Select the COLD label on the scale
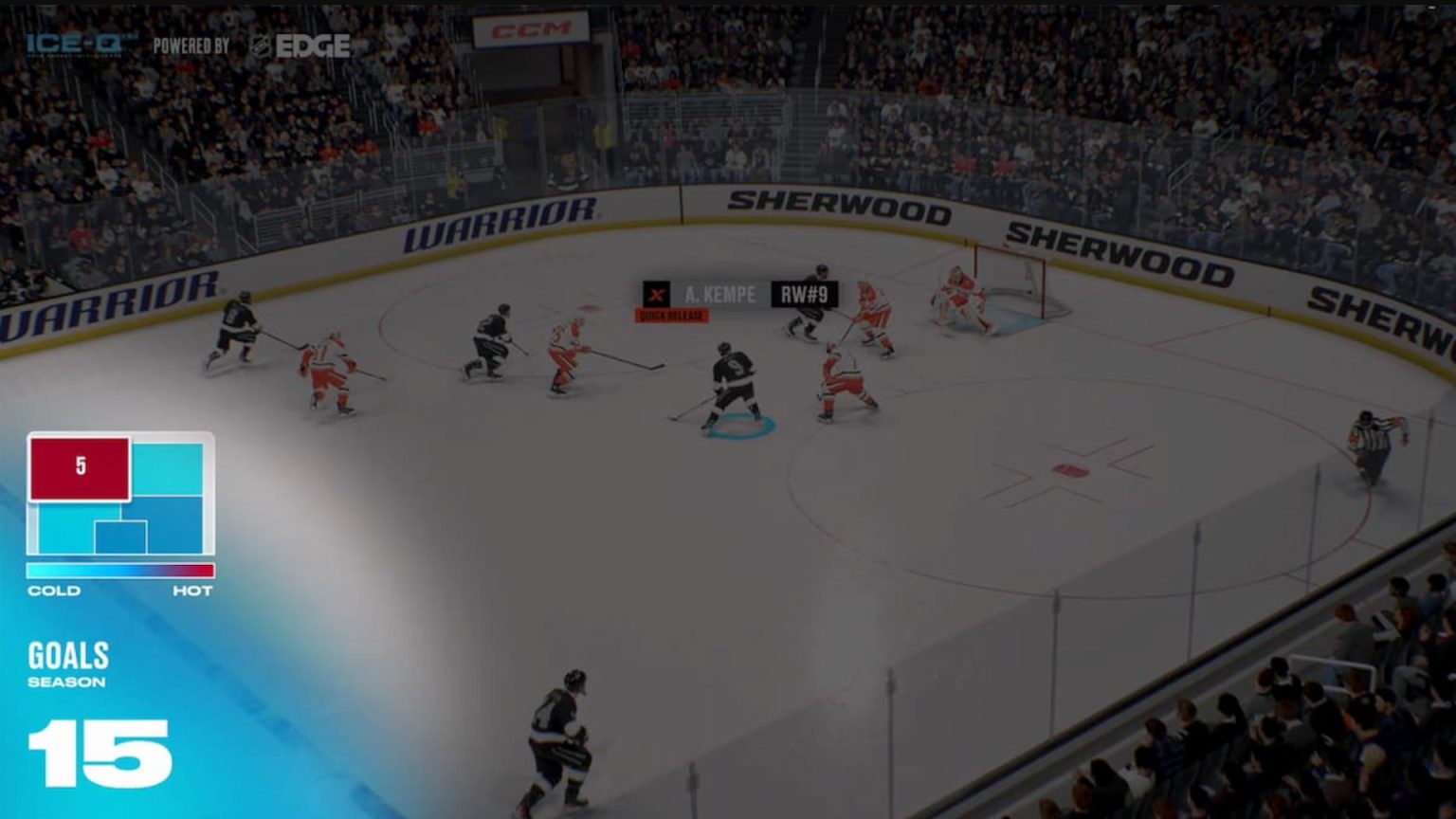The width and height of the screenshot is (1456, 819). pos(54,590)
